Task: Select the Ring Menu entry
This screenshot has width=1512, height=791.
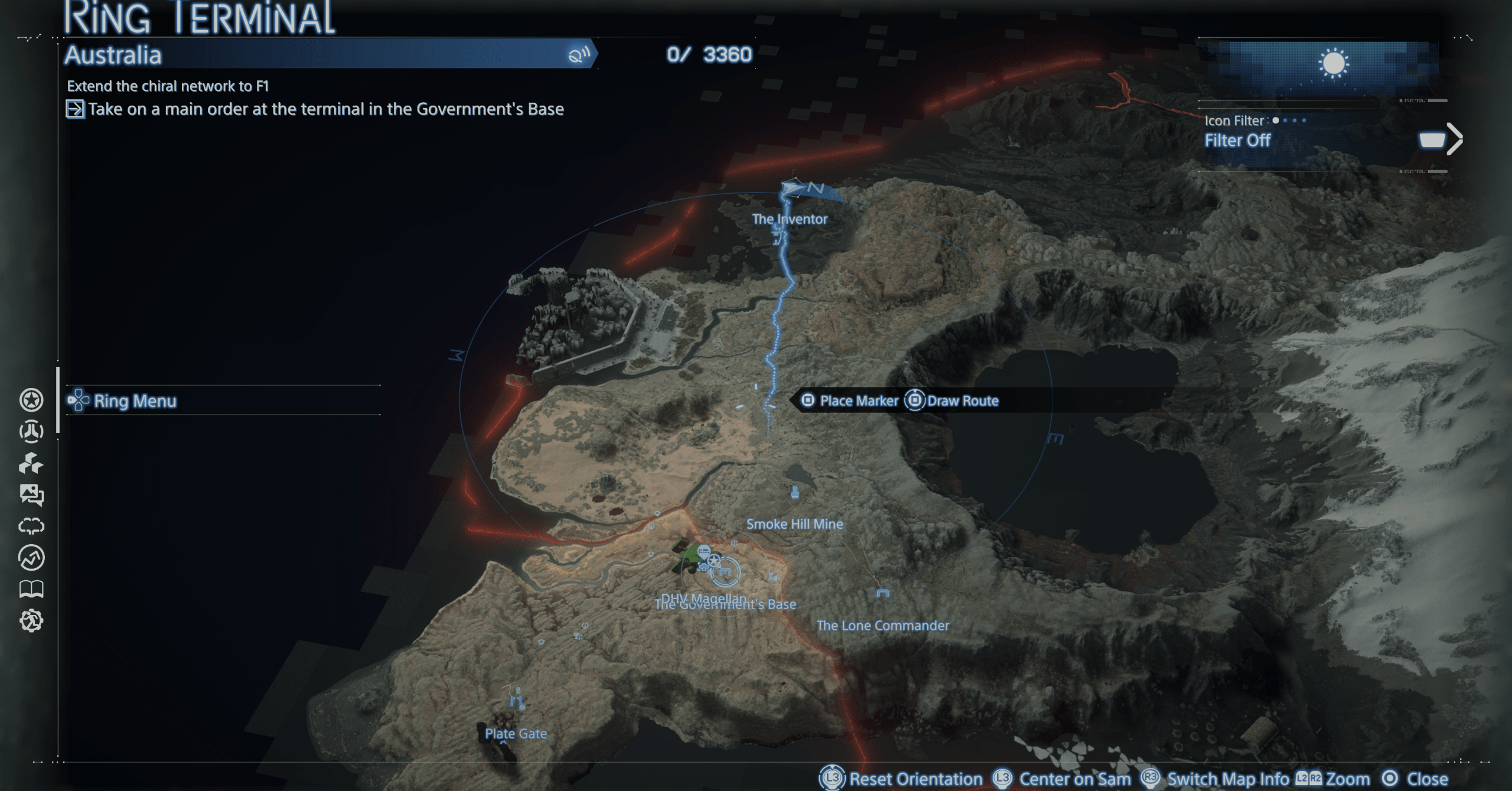Action: [135, 401]
